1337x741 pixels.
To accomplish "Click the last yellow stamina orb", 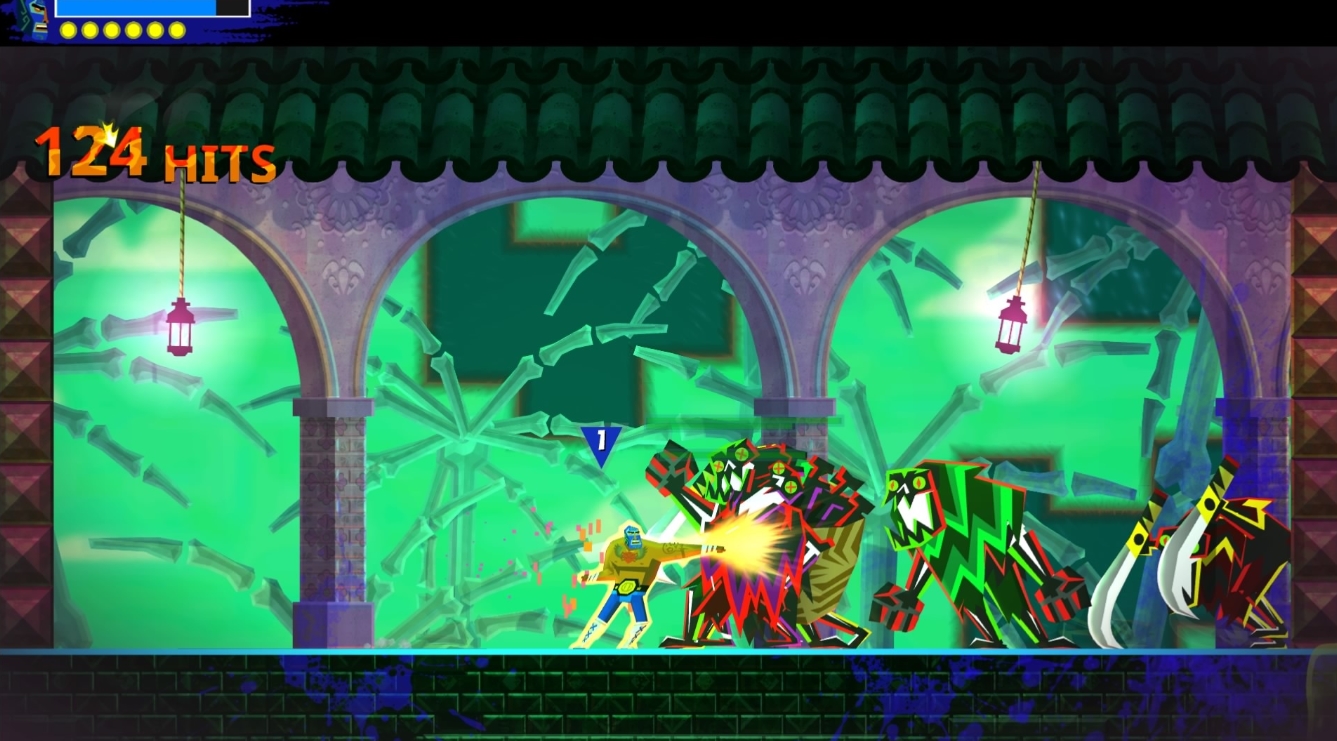I will [x=176, y=30].
